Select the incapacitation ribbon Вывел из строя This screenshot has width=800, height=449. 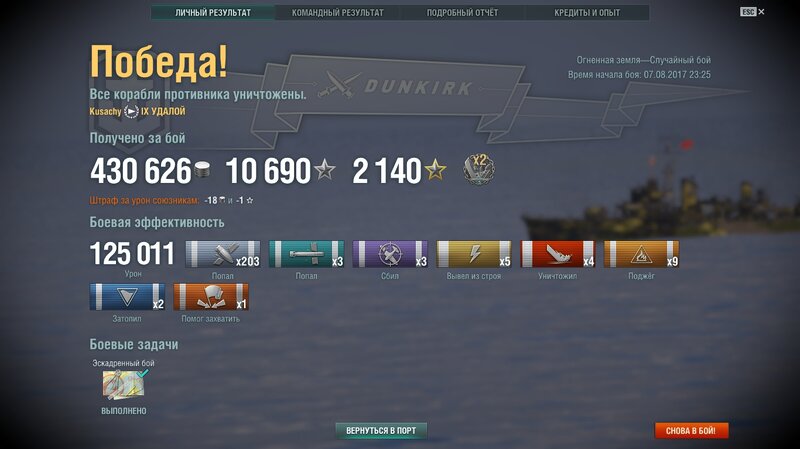click(474, 254)
